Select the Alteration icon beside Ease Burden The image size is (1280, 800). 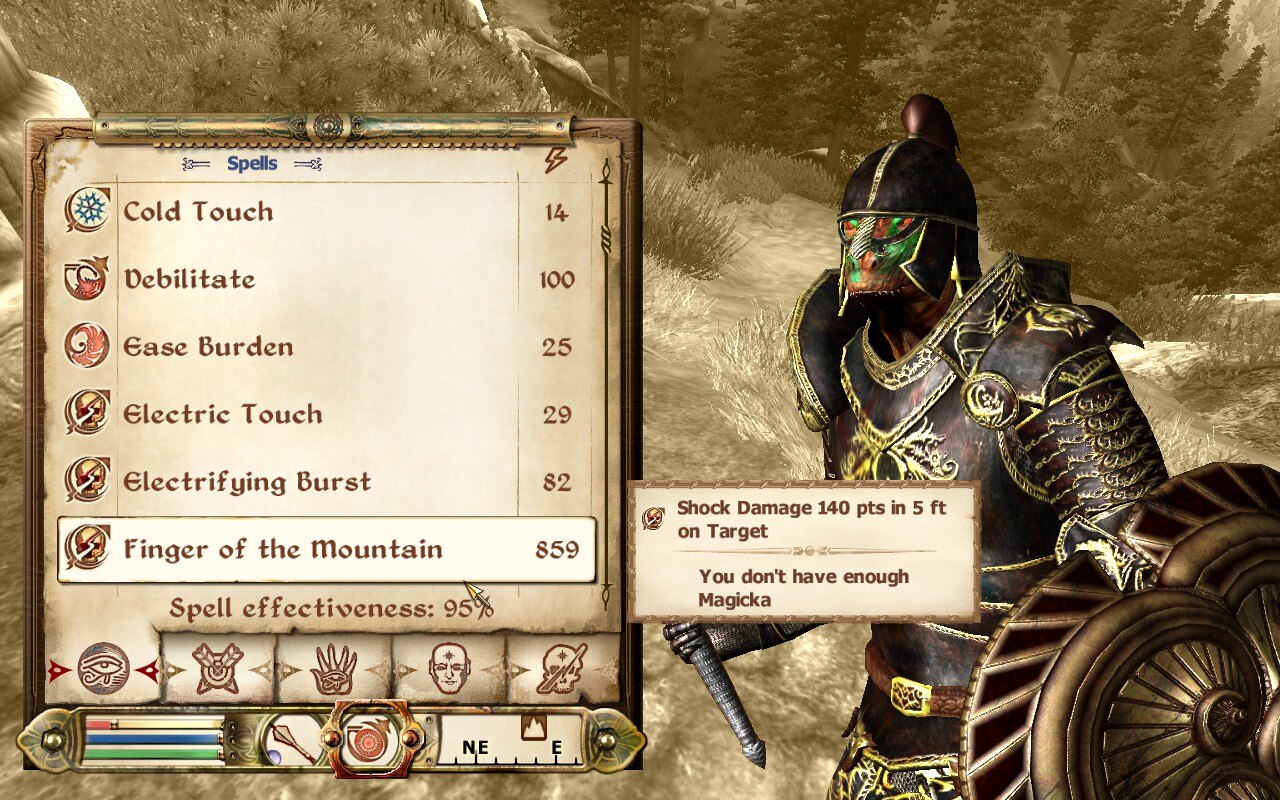point(87,347)
